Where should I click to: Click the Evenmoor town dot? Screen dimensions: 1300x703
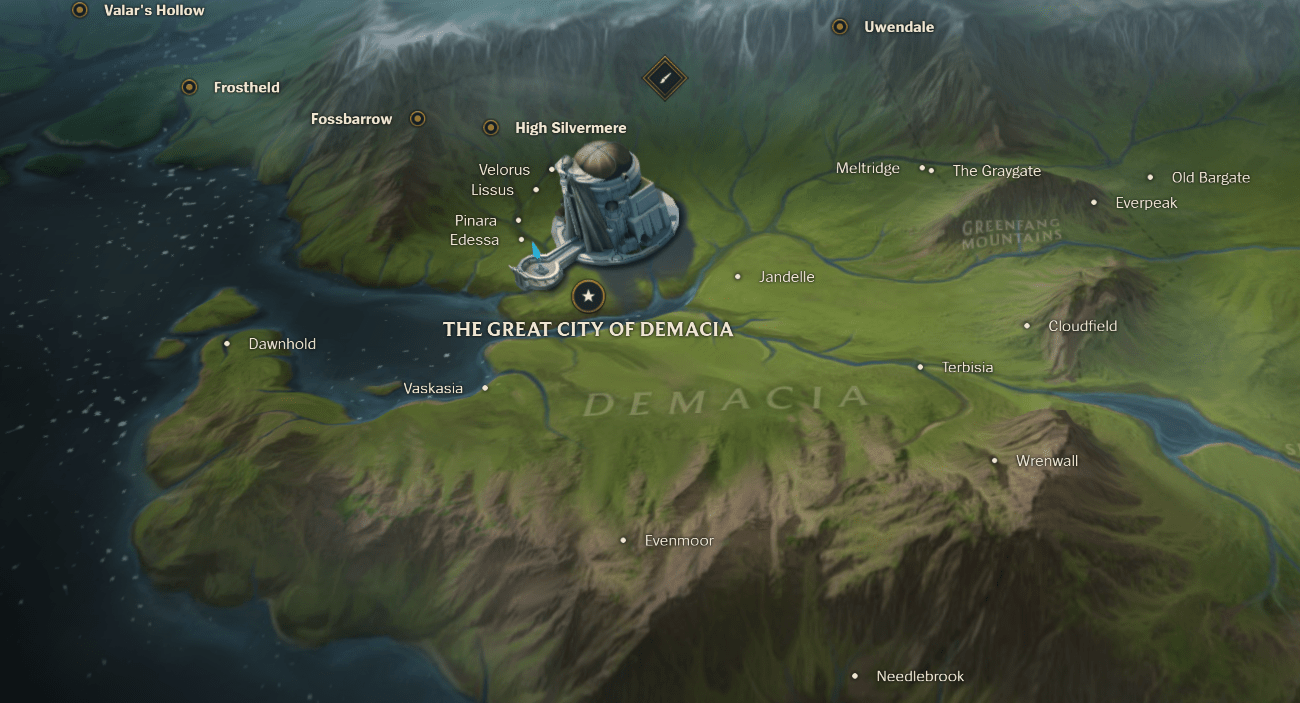[x=624, y=541]
